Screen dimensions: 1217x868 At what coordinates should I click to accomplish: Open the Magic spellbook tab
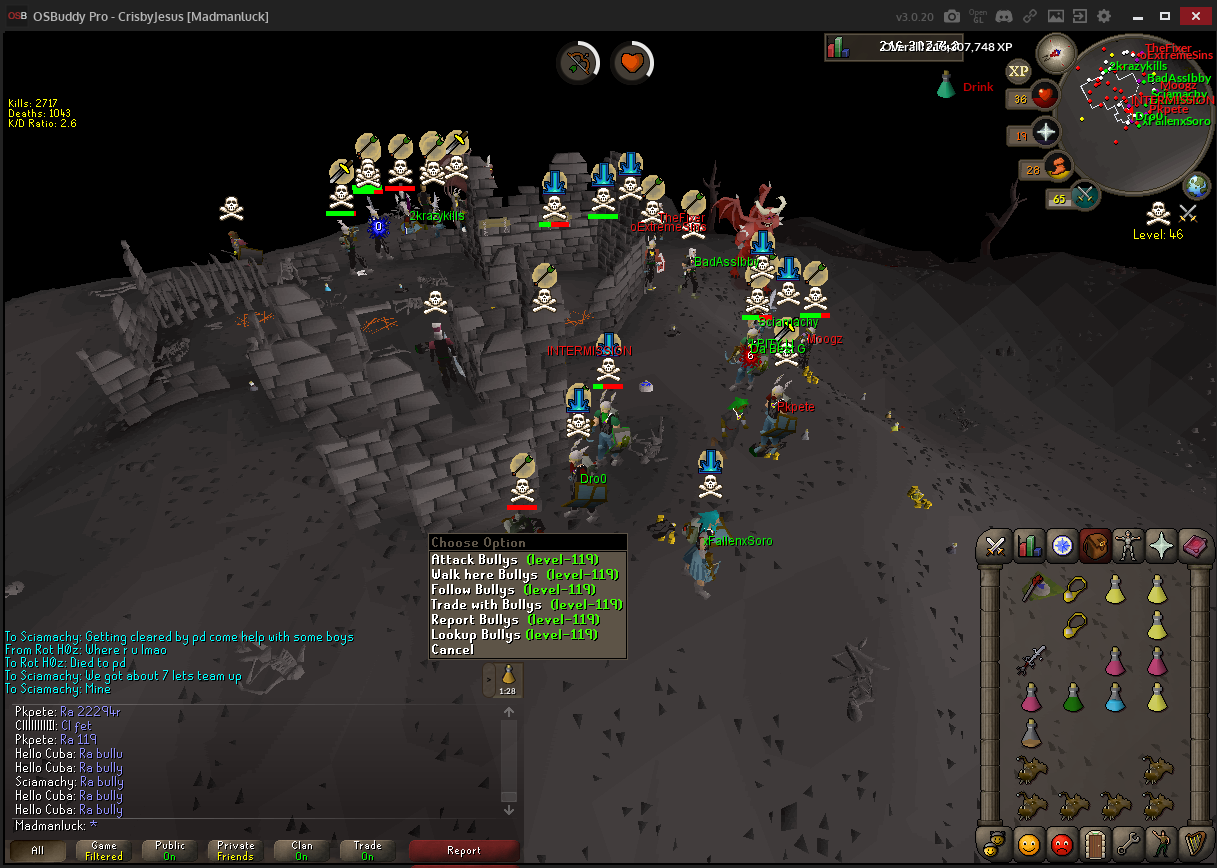pyautogui.click(x=1195, y=545)
